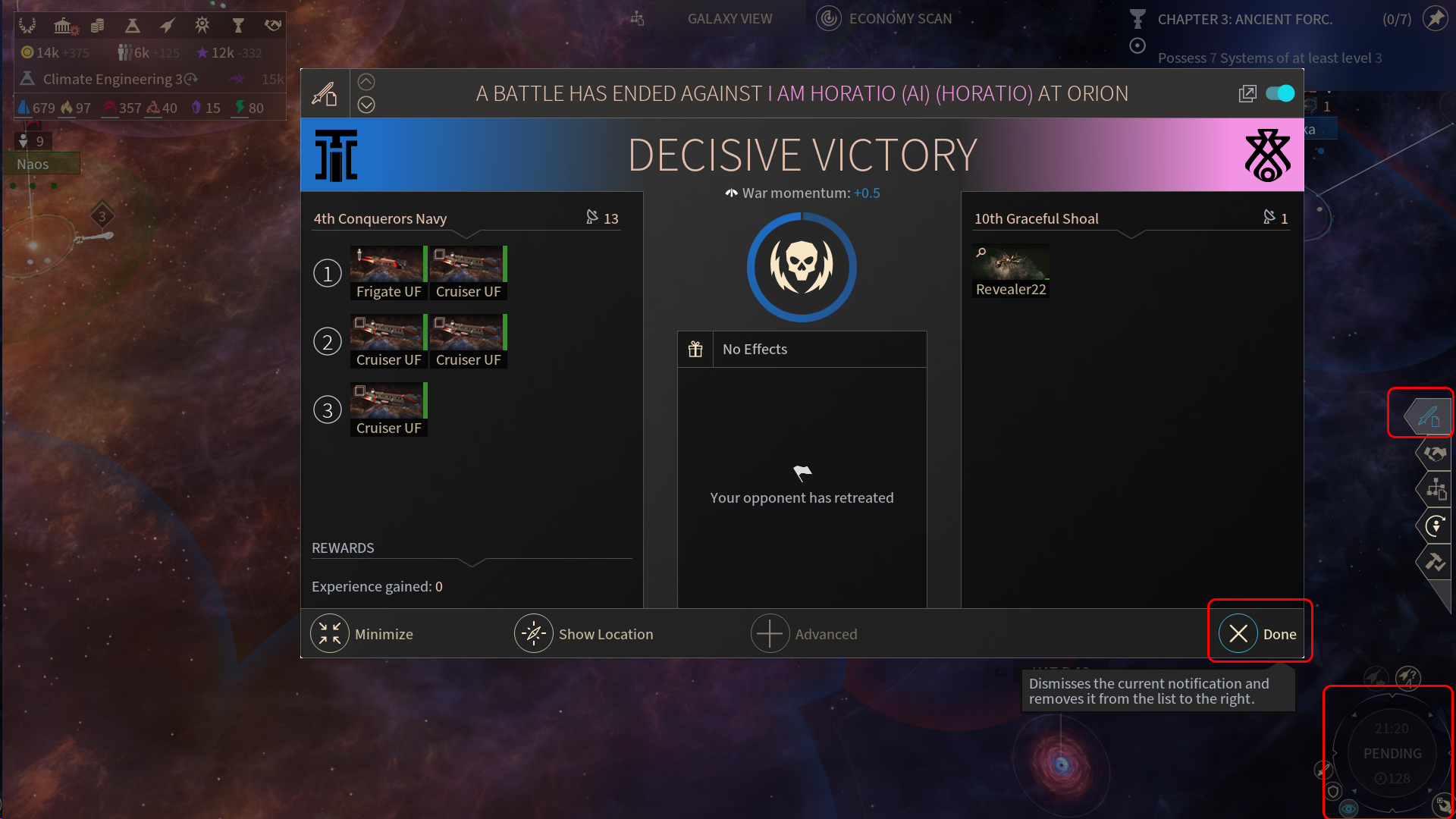Open the battle notification in the sidebar
The height and width of the screenshot is (819, 1456).
(1429, 416)
